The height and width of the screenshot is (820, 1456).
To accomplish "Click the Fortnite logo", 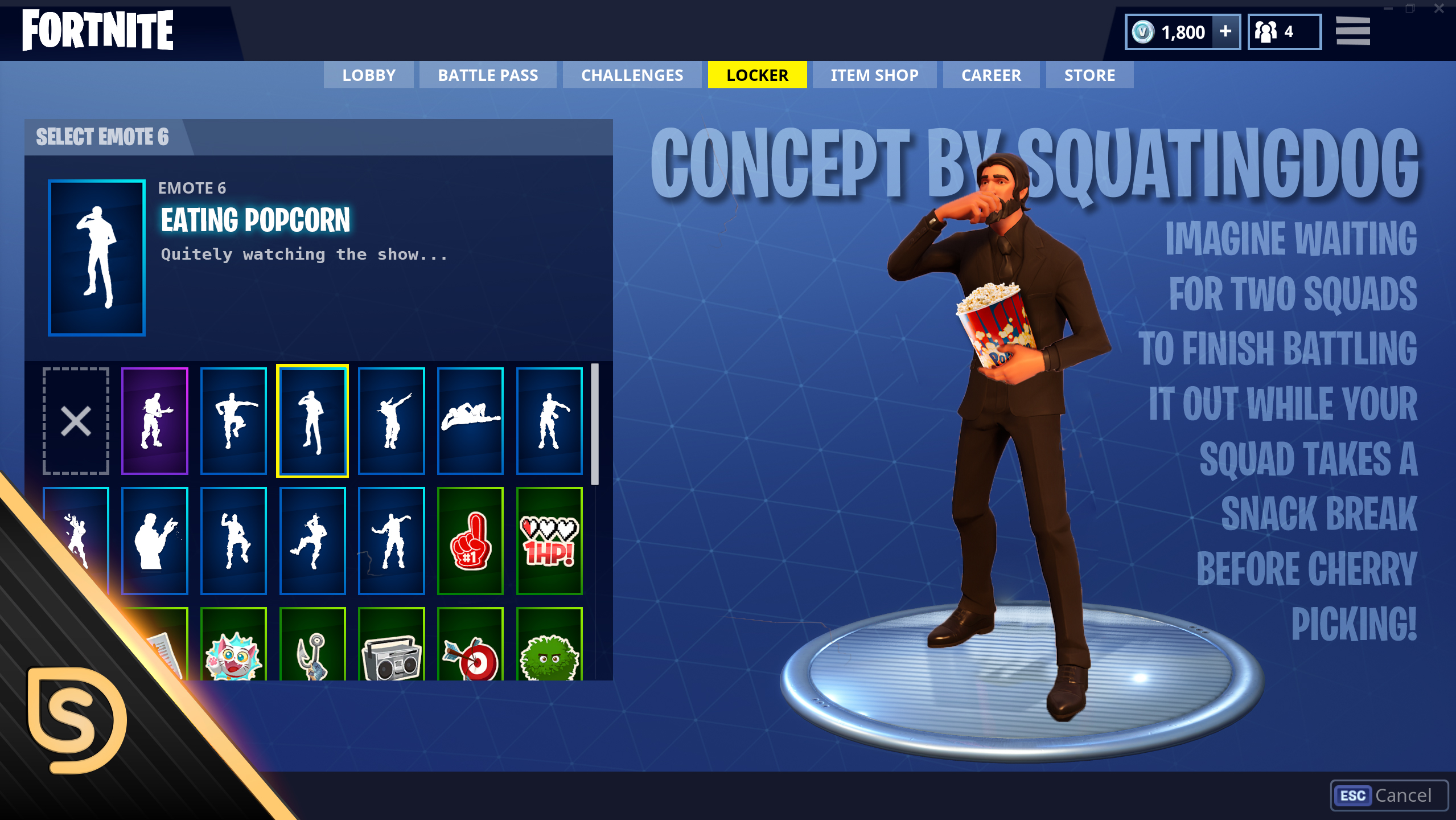I will tap(98, 31).
